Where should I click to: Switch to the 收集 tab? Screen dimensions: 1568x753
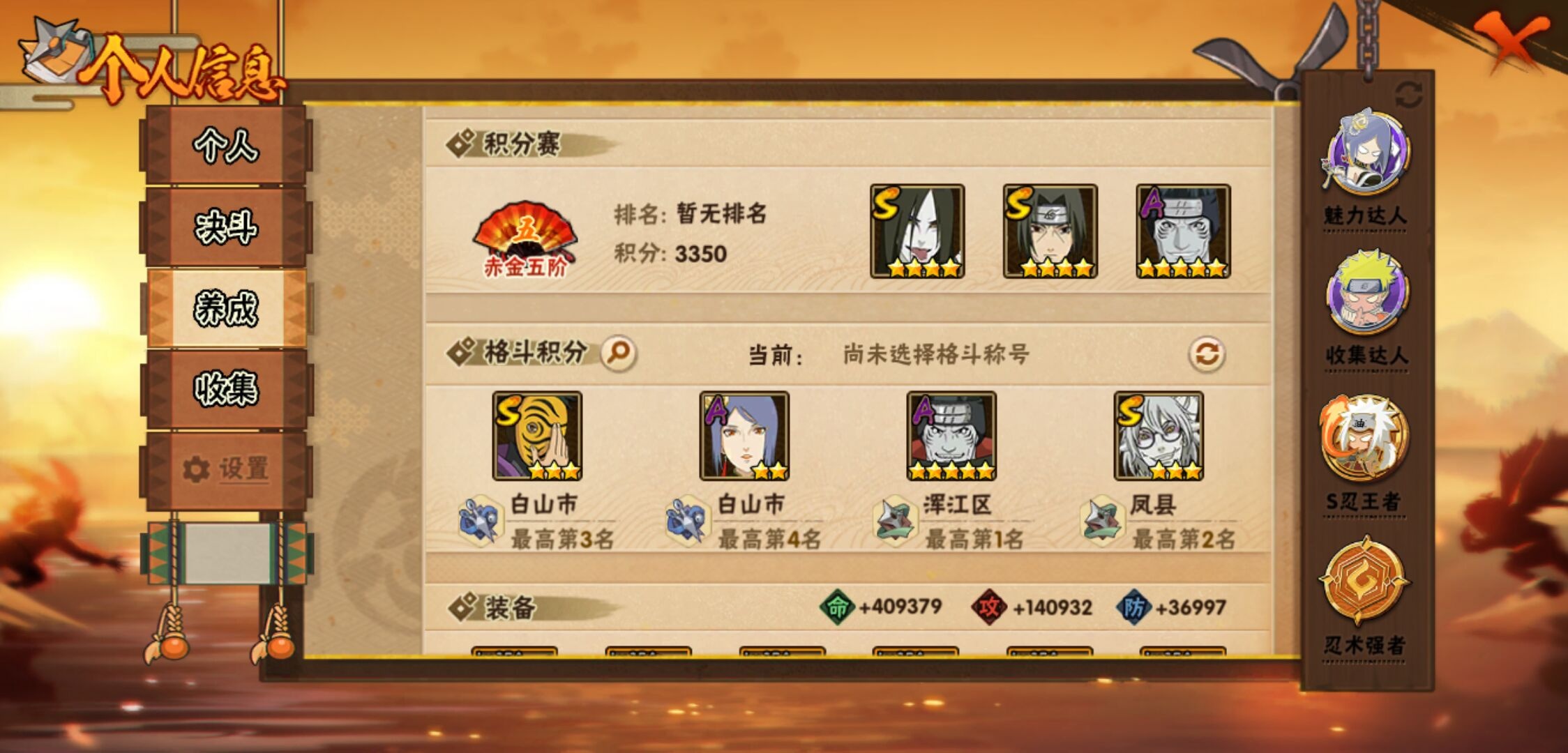point(225,388)
